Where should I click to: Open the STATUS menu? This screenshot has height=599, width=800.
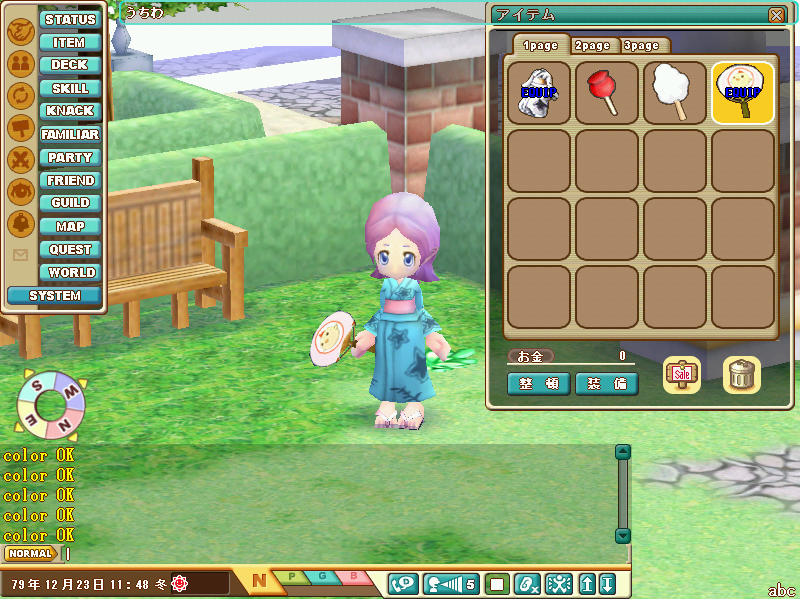(x=70, y=19)
